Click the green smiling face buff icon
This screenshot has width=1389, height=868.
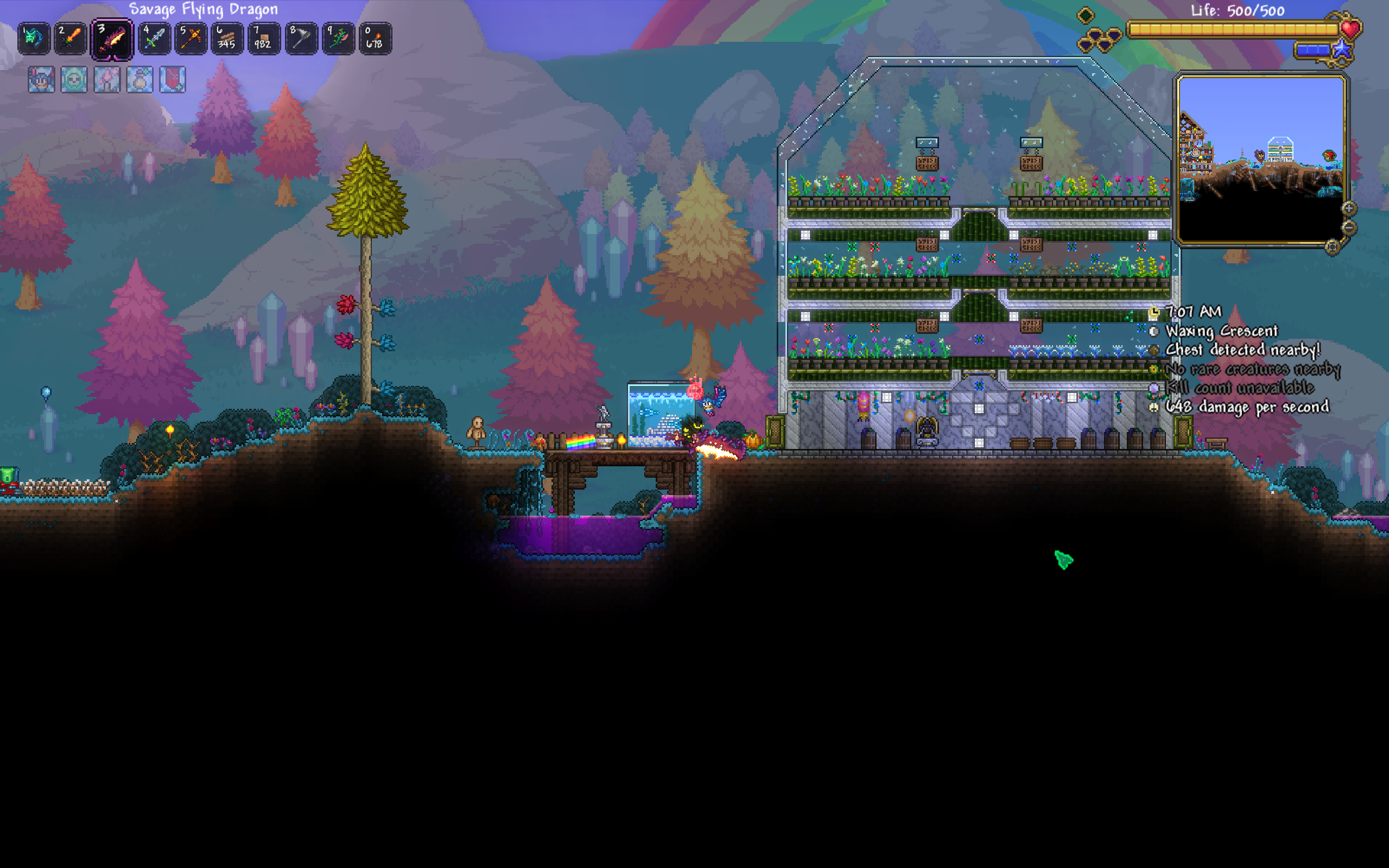tap(74, 79)
